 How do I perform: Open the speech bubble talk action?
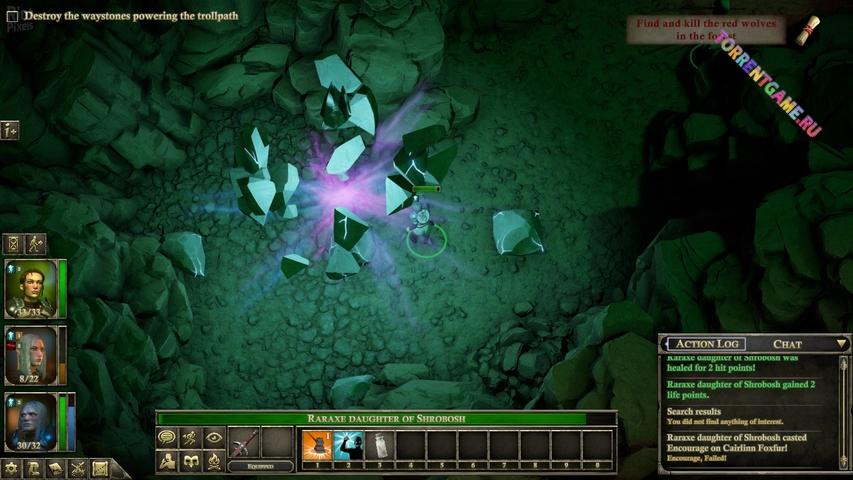(167, 438)
